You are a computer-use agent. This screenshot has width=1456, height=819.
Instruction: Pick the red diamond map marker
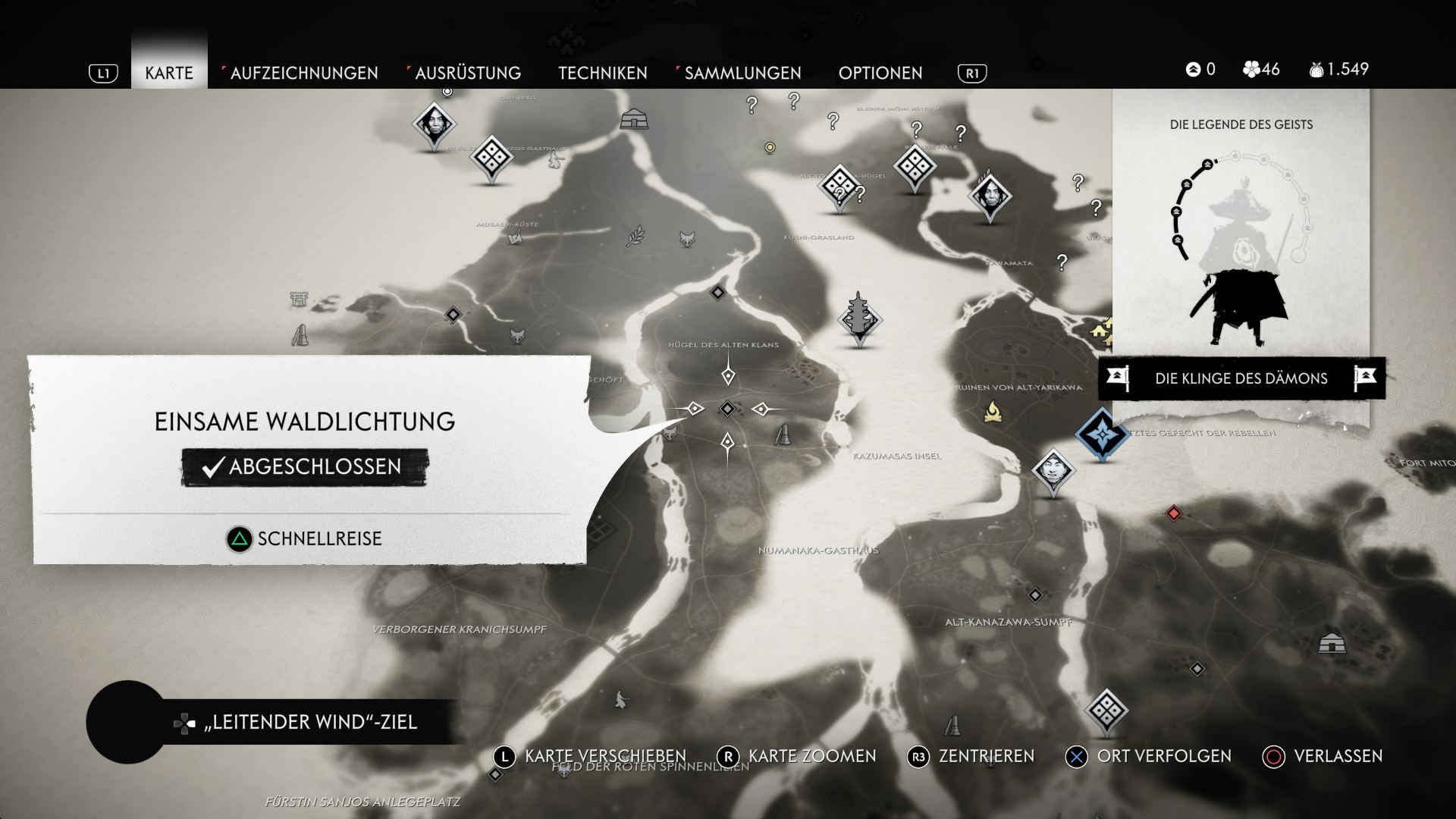coord(1174,514)
